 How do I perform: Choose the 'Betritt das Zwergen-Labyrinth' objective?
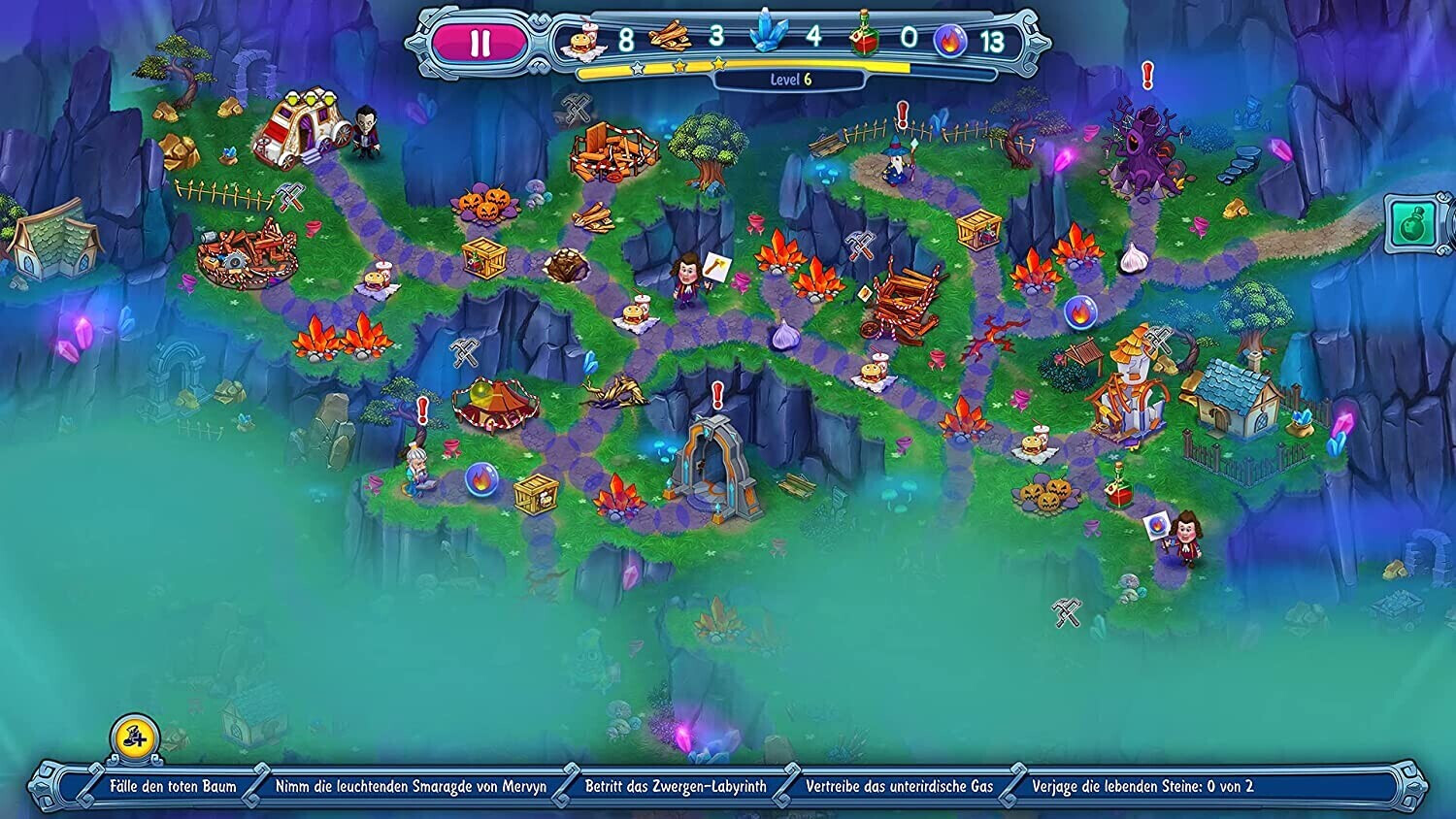point(676,787)
